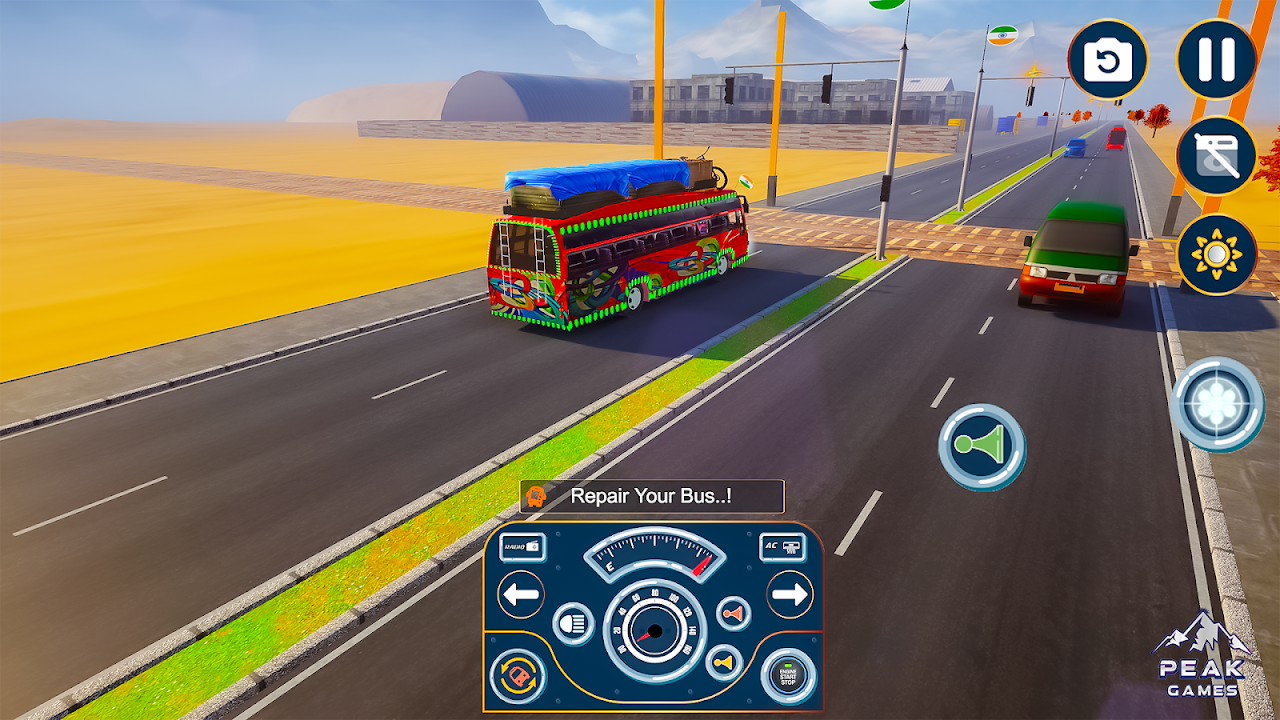1280x720 pixels.
Task: Switch on the headlights
Action: 573,624
